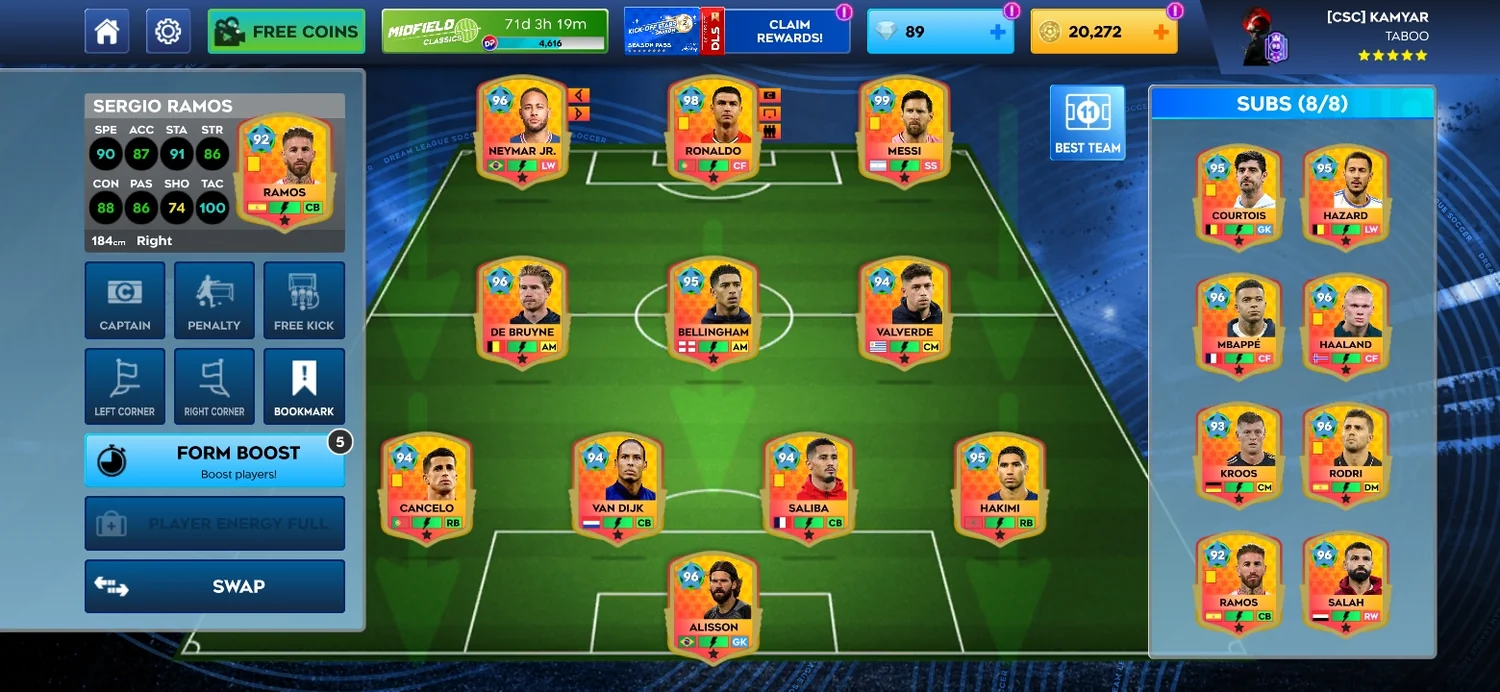Tap the Free Coins button
Image resolution: width=1500 pixels, height=692 pixels.
286,32
